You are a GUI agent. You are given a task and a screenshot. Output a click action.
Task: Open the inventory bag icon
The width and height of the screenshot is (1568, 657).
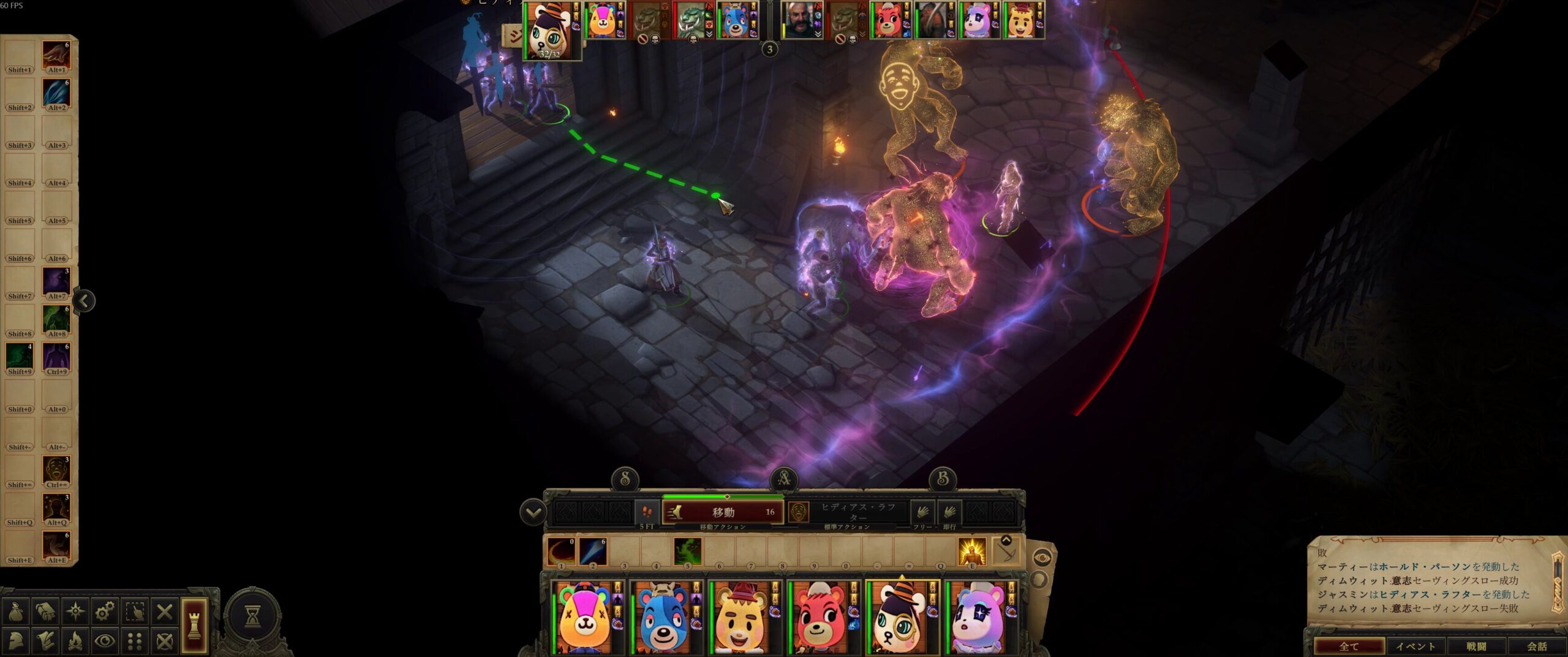[15, 611]
